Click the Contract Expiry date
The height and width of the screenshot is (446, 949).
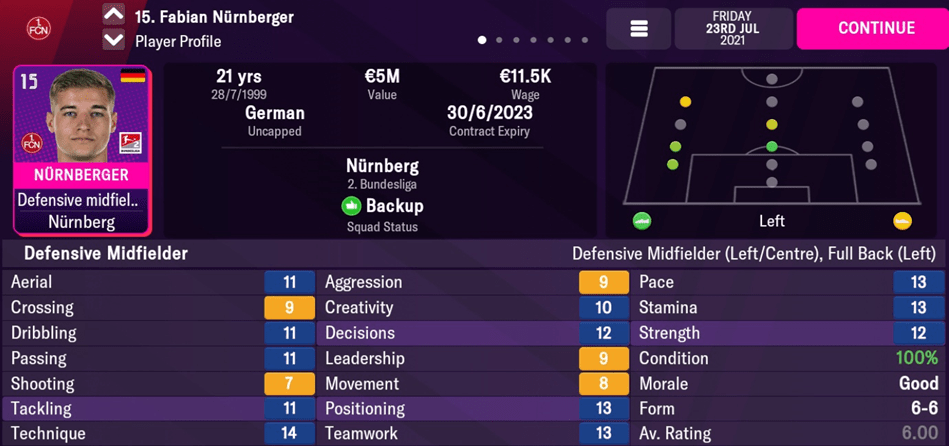pyautogui.click(x=489, y=113)
